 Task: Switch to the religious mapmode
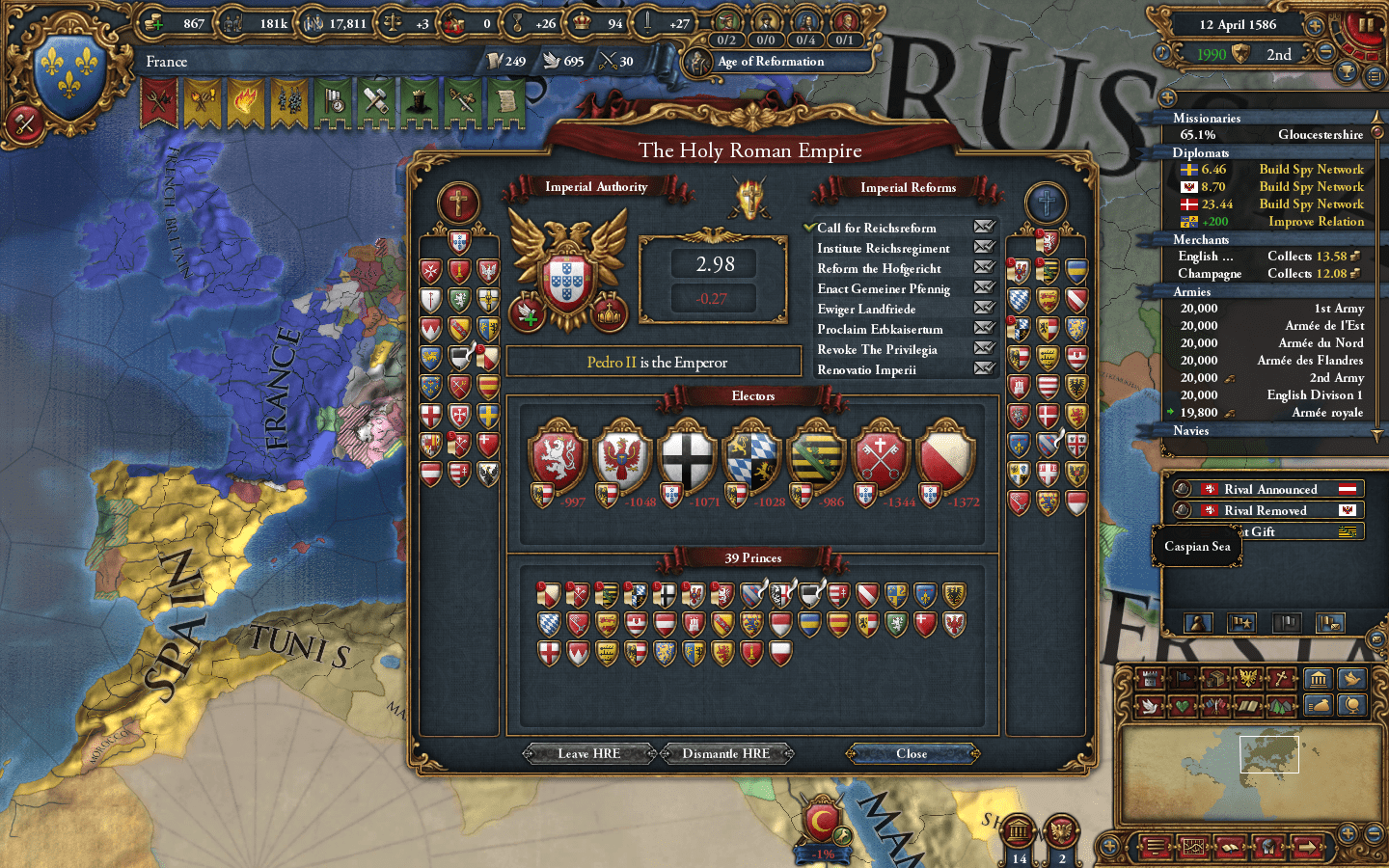coord(1283,677)
